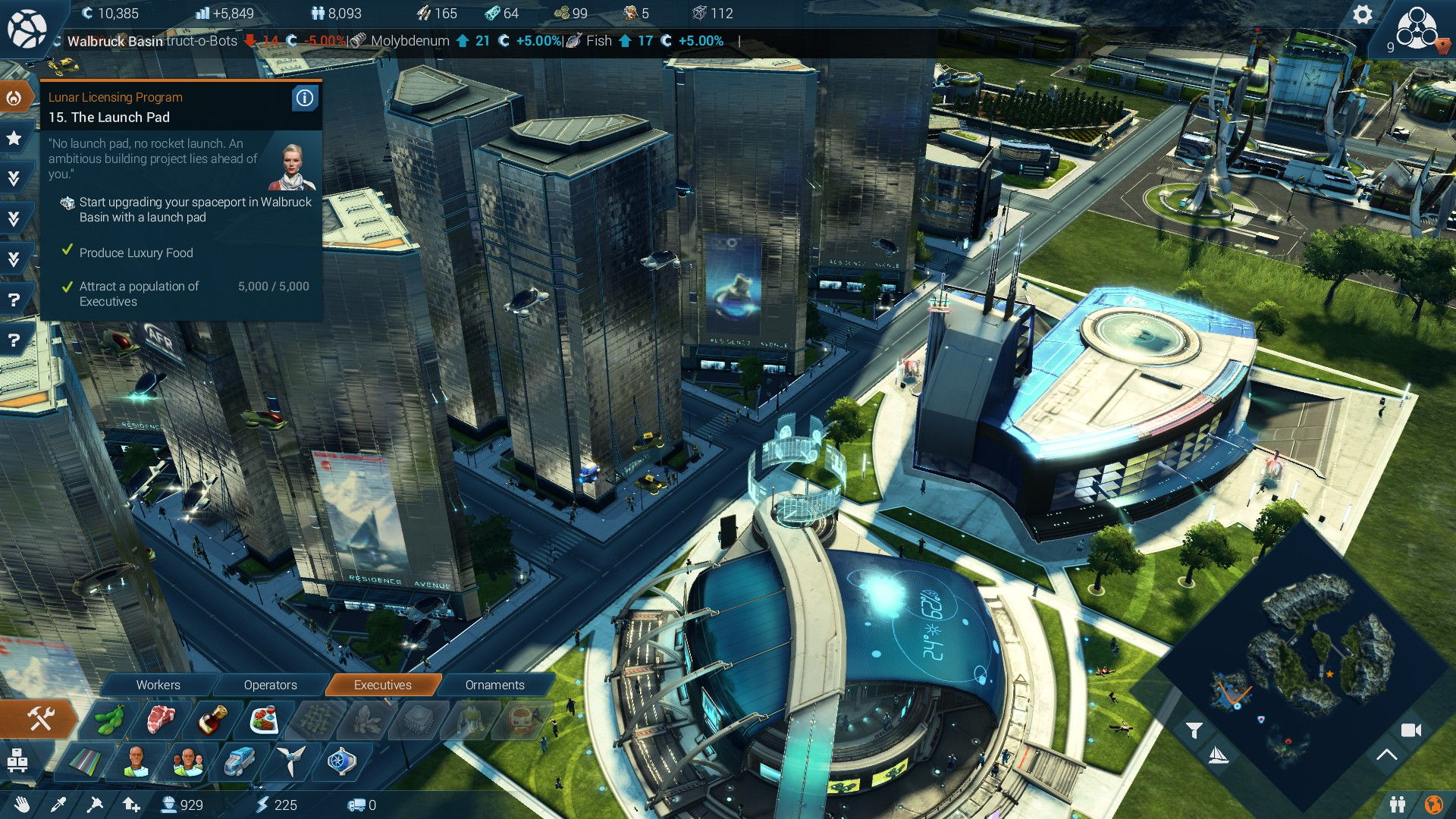Screen dimensions: 1456x819
Task: Select the Ornaments tab
Action: click(x=494, y=685)
